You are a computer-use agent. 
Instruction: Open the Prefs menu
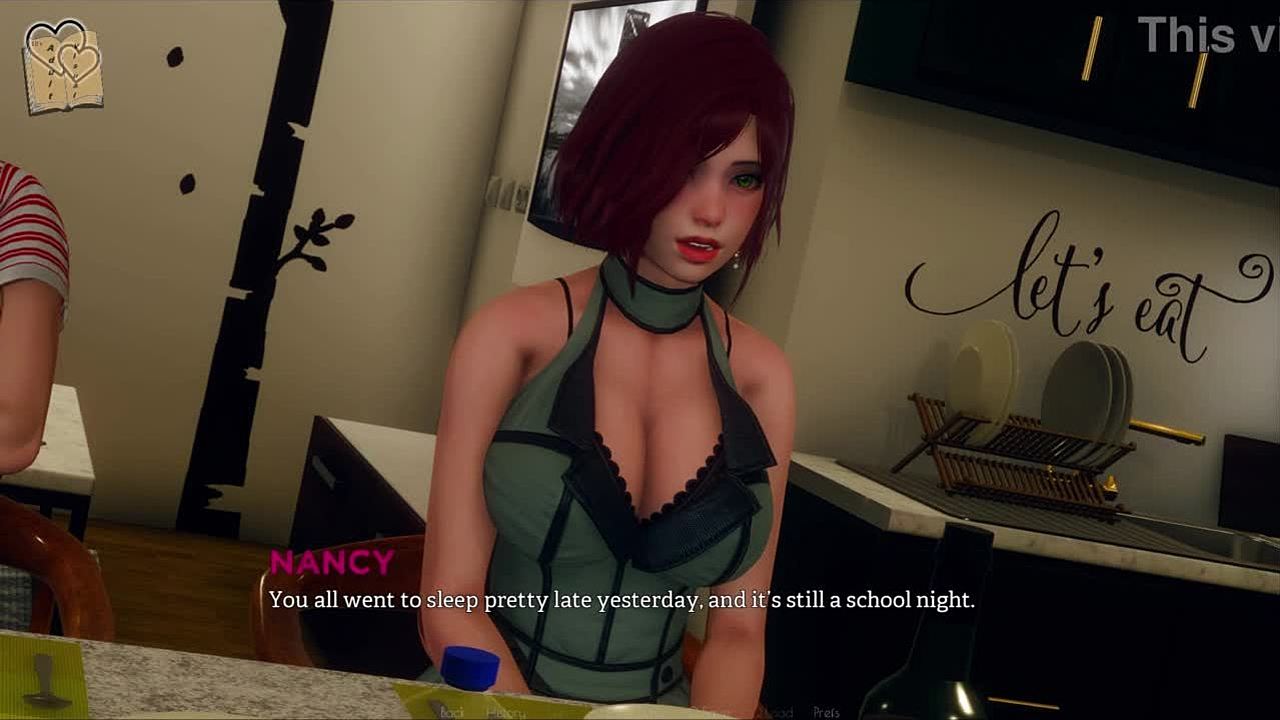tap(826, 712)
